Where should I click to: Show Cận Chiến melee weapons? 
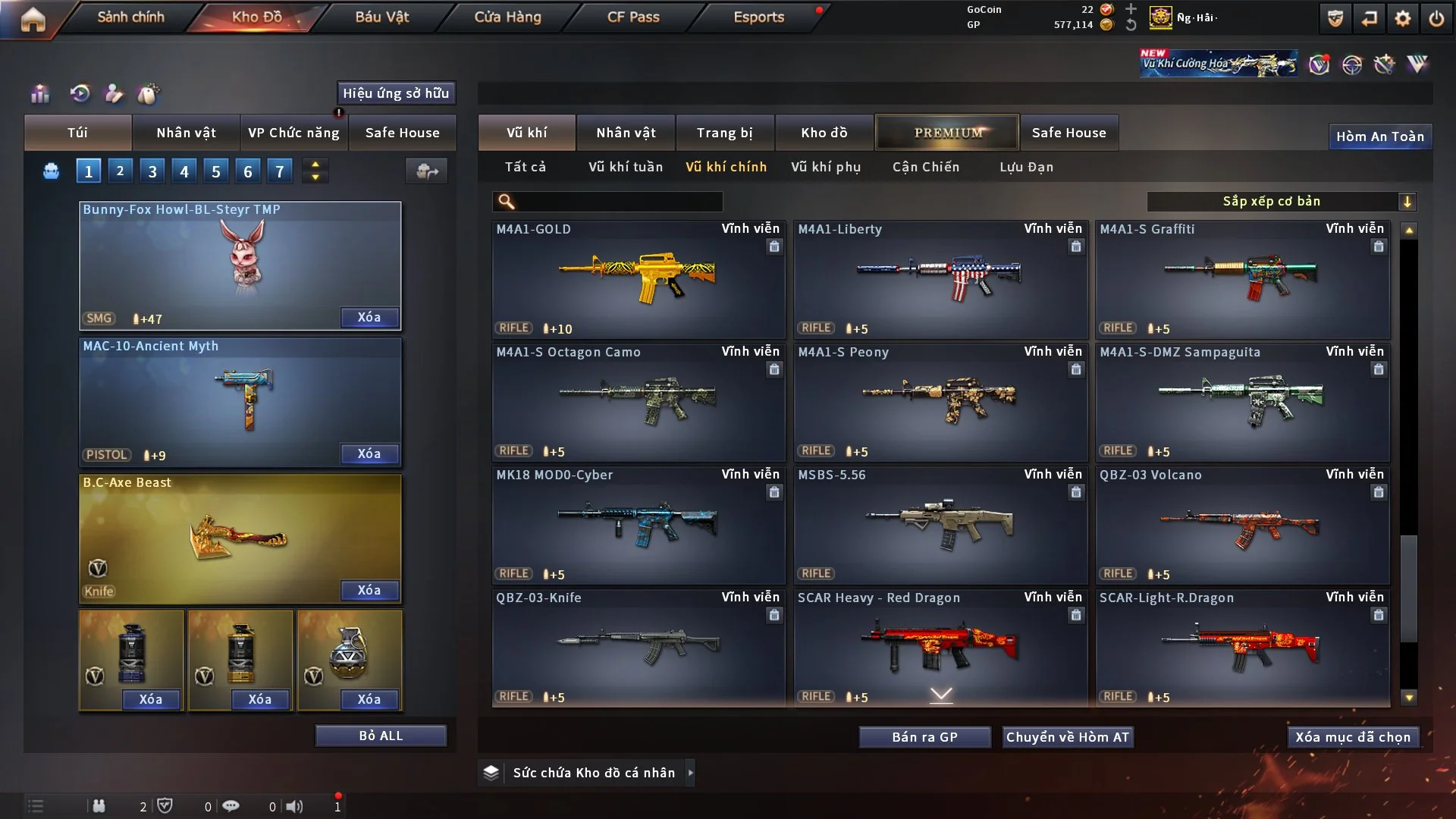[x=926, y=167]
